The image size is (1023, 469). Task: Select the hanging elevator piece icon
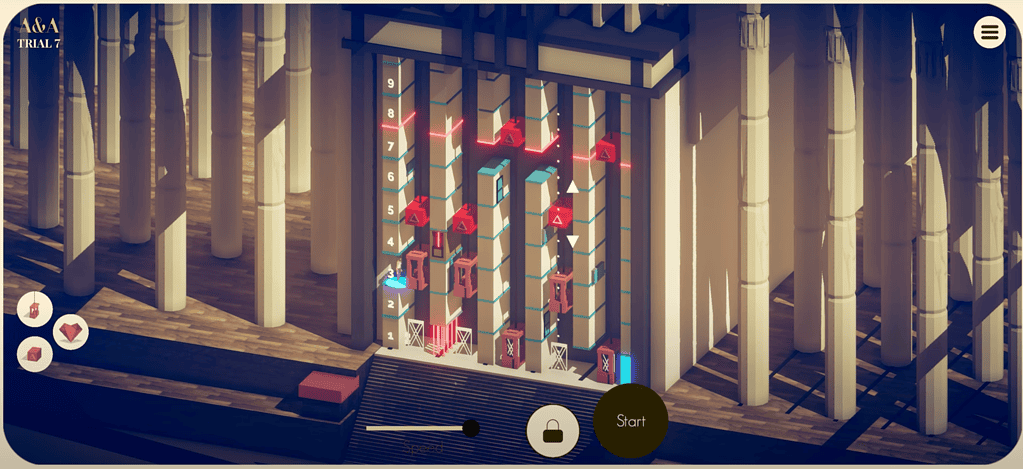click(35, 309)
